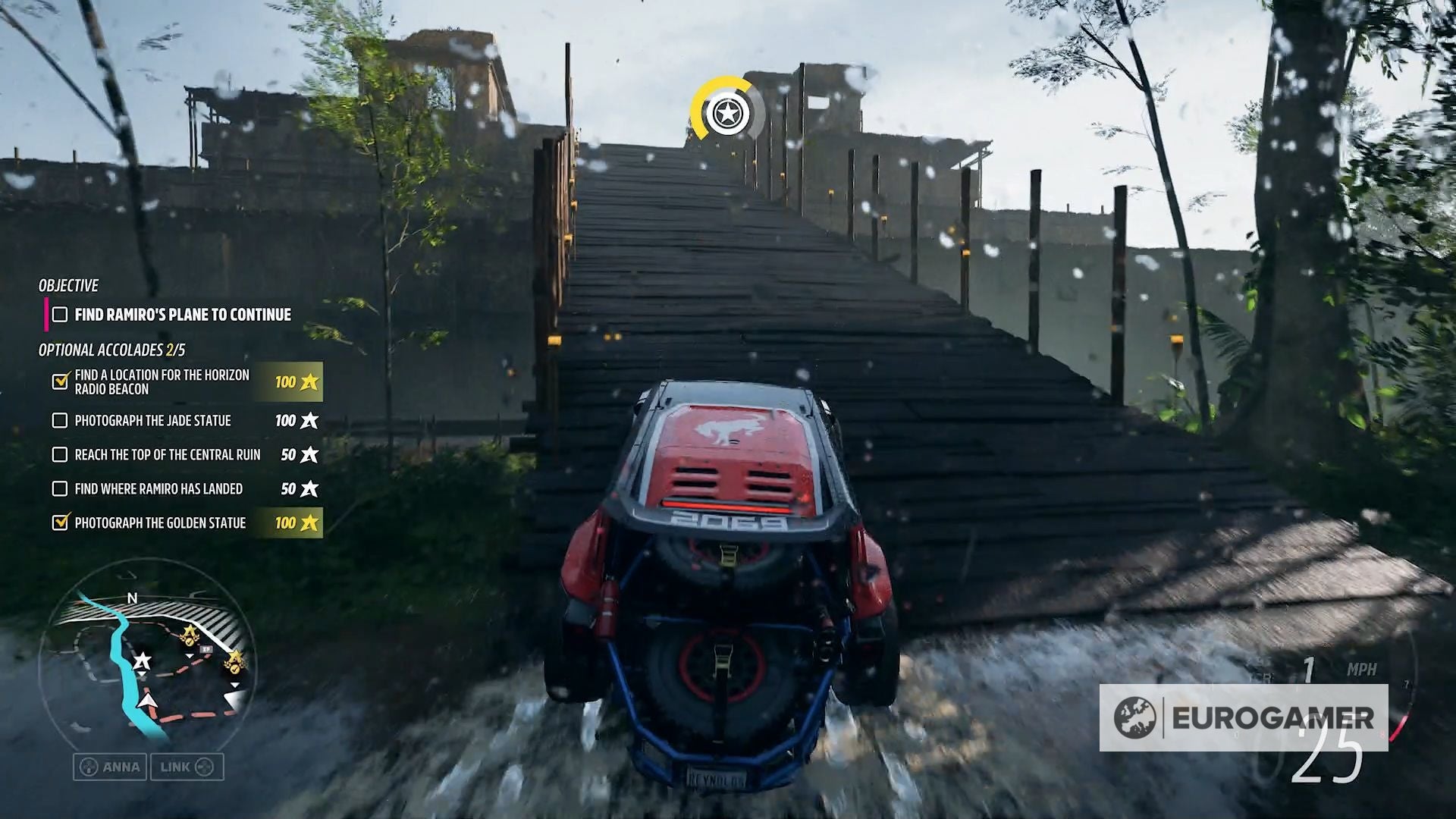This screenshot has width=1456, height=819.
Task: Uncheck the Horizon Radio Beacon accolade
Action: tap(59, 382)
